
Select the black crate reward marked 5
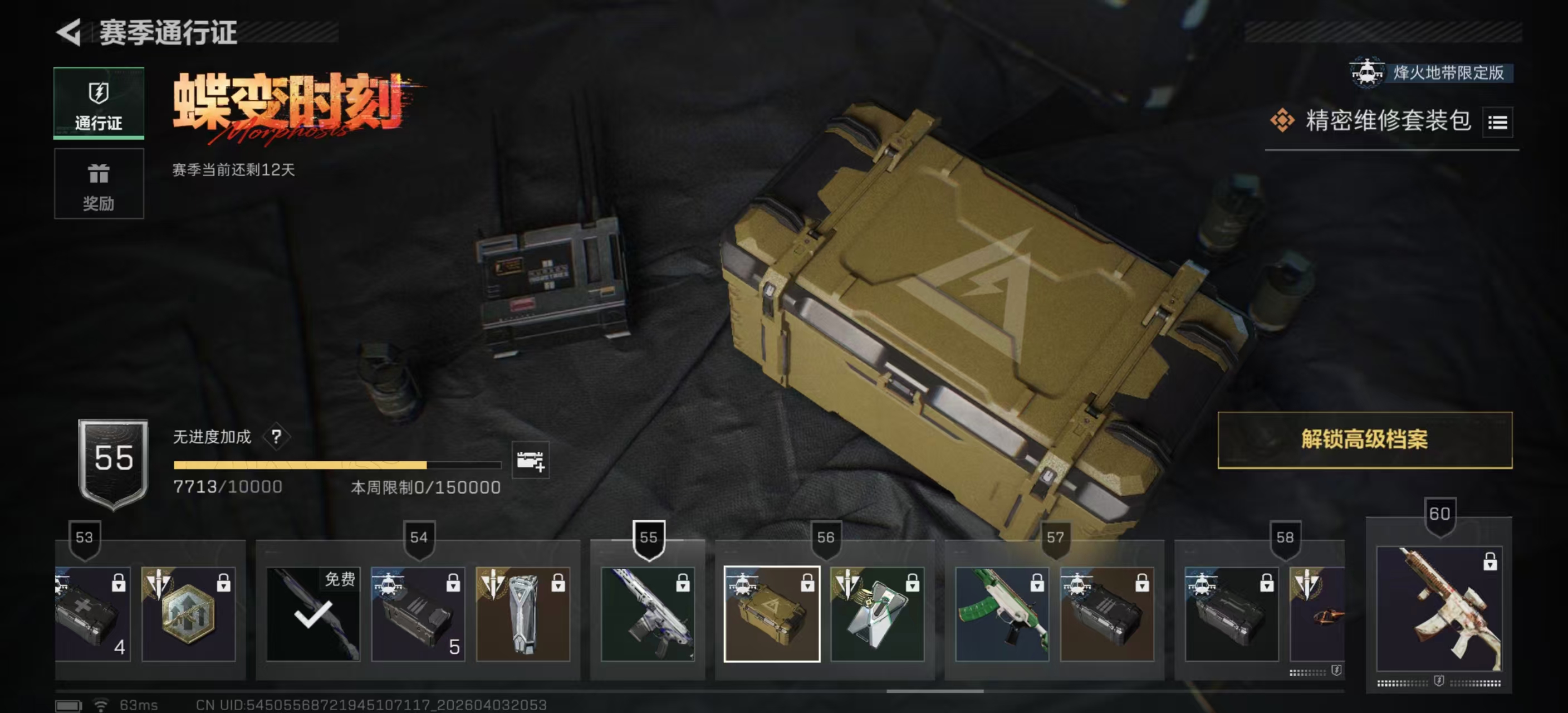(x=418, y=614)
